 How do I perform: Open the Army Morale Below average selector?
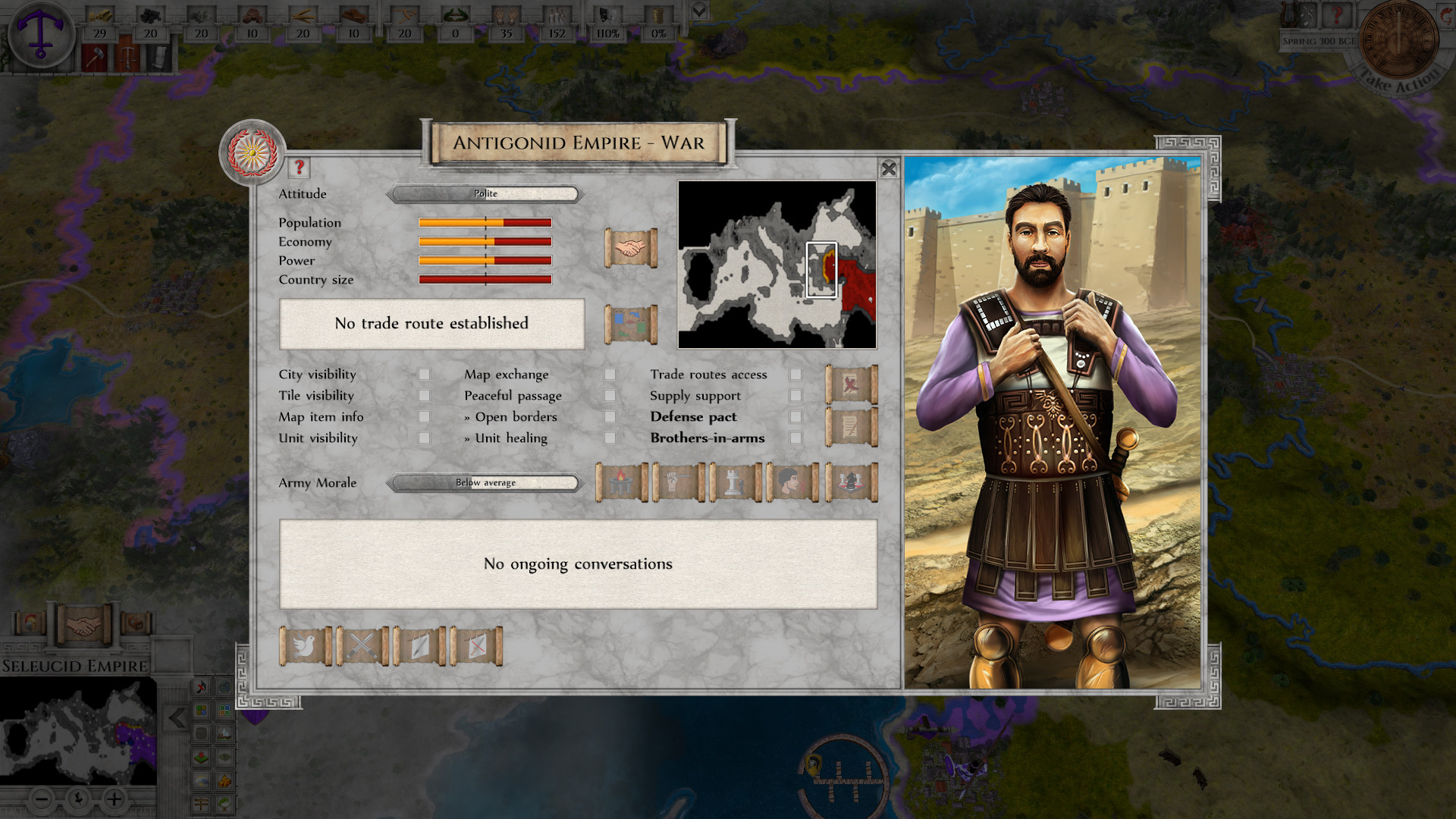484,483
